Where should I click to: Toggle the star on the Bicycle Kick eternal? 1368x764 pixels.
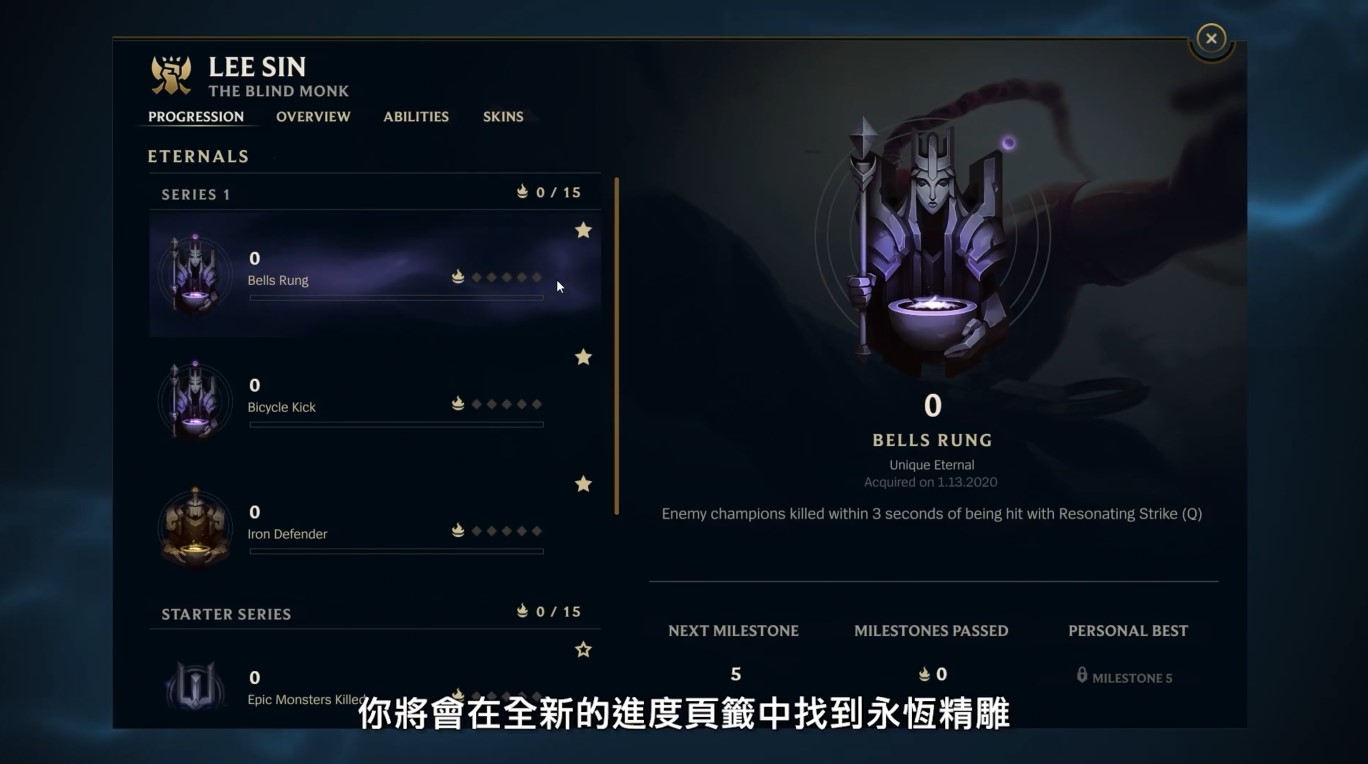(x=583, y=356)
